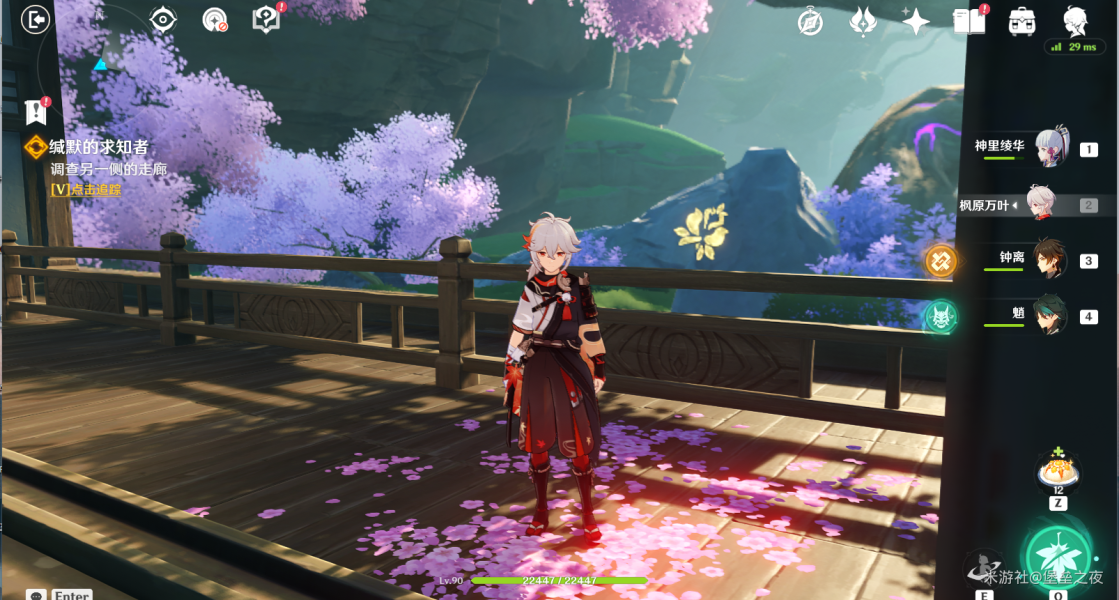Screen dimensions: 1119x600
Task: Switch to party member 钟离
Action: click(1048, 259)
